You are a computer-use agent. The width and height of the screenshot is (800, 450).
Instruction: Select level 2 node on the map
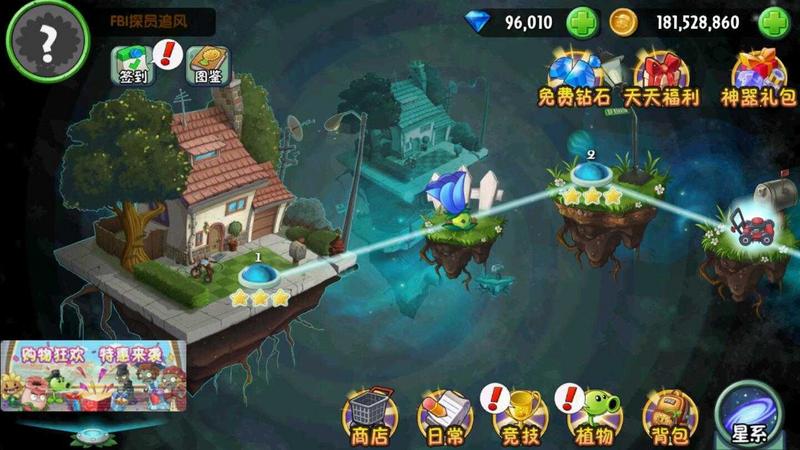[591, 175]
